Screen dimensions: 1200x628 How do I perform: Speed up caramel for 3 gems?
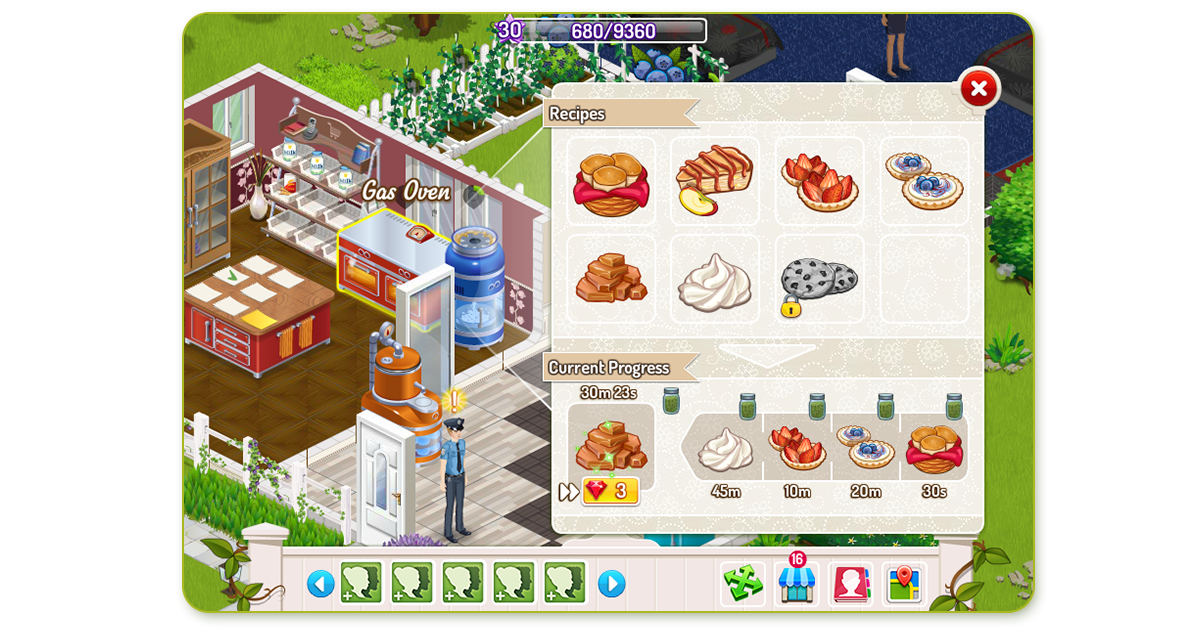point(610,491)
